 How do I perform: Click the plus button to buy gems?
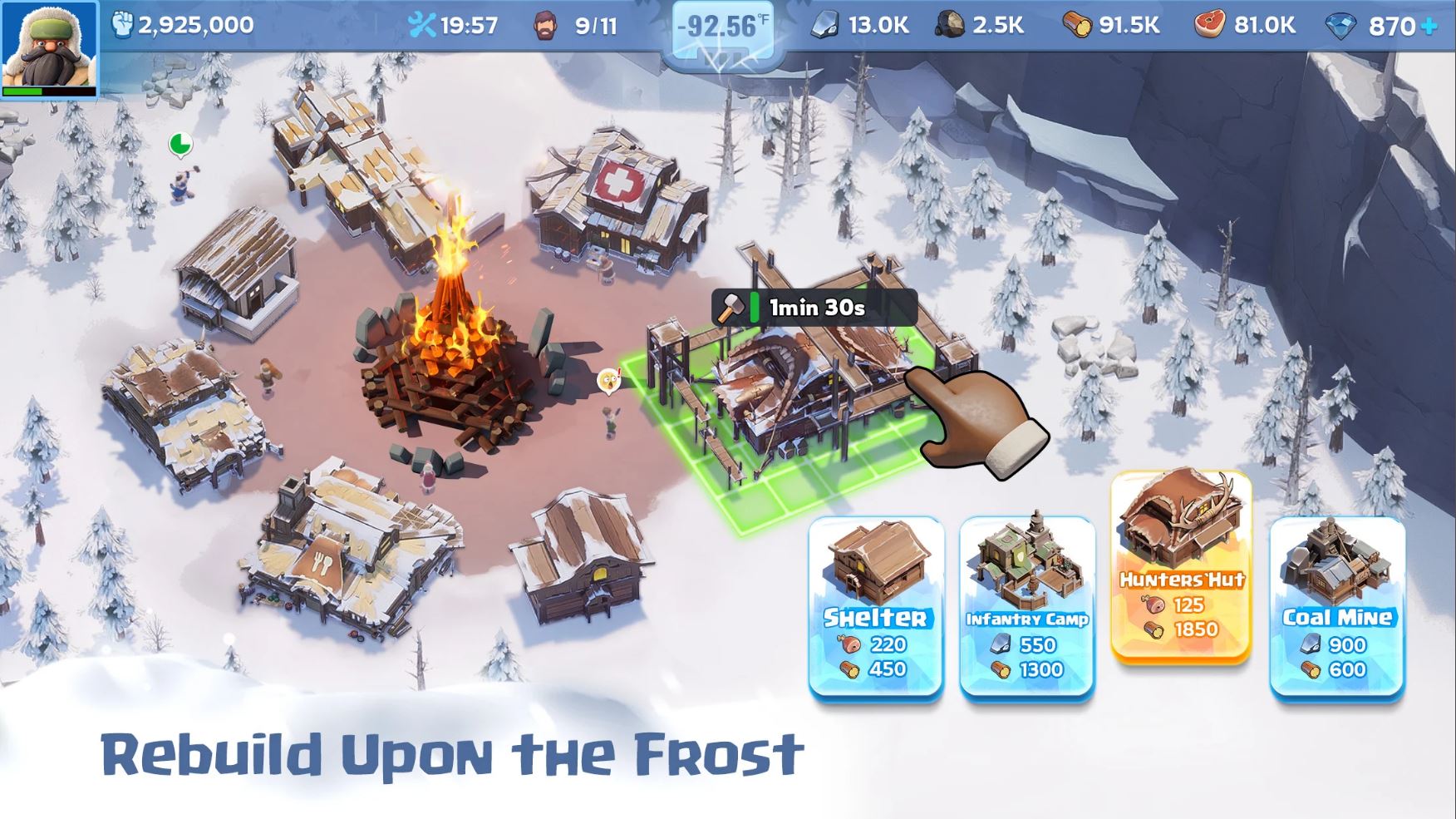1427,24
